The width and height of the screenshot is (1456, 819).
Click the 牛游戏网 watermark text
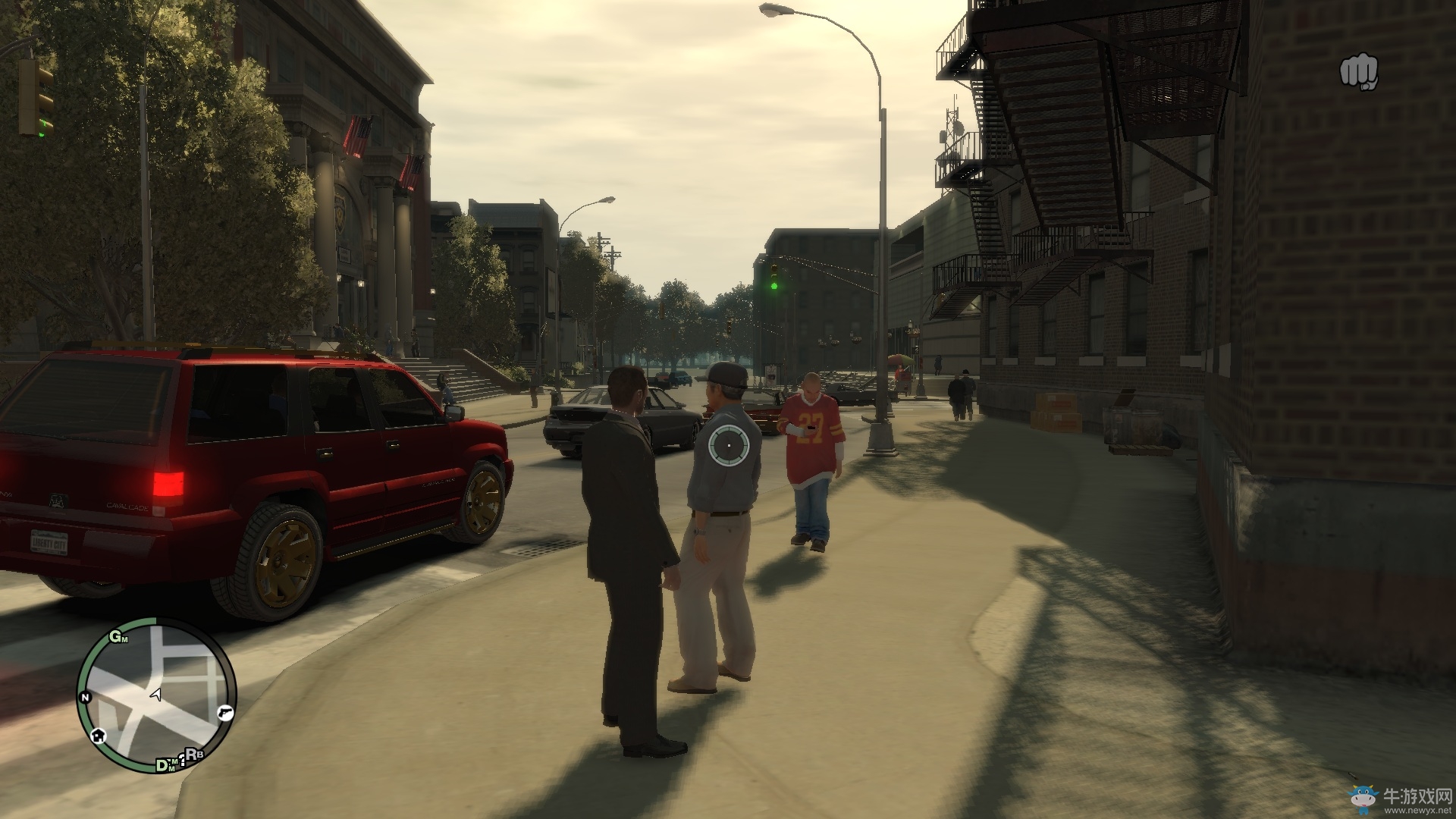1420,796
